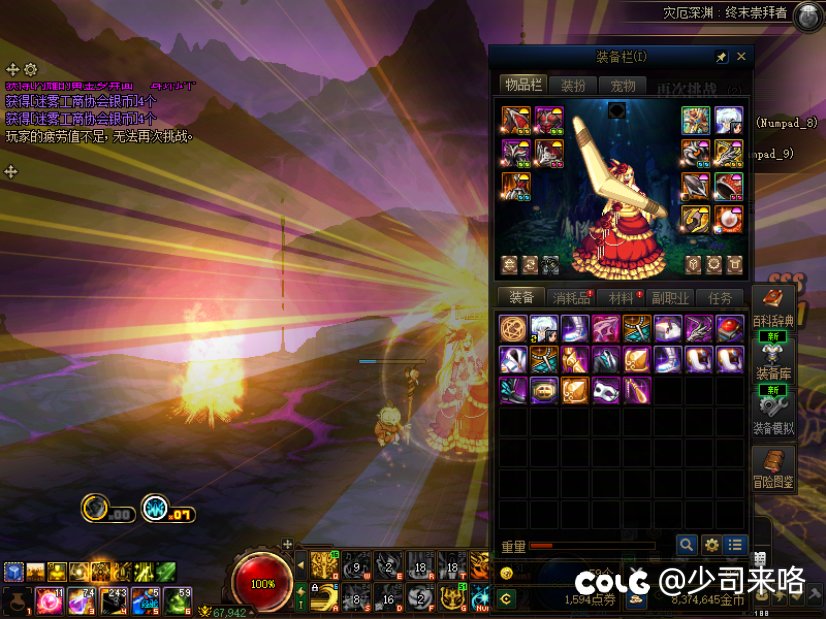Select the red treasure chest inventory item
Viewport: 826px width, 619px height.
(730, 328)
